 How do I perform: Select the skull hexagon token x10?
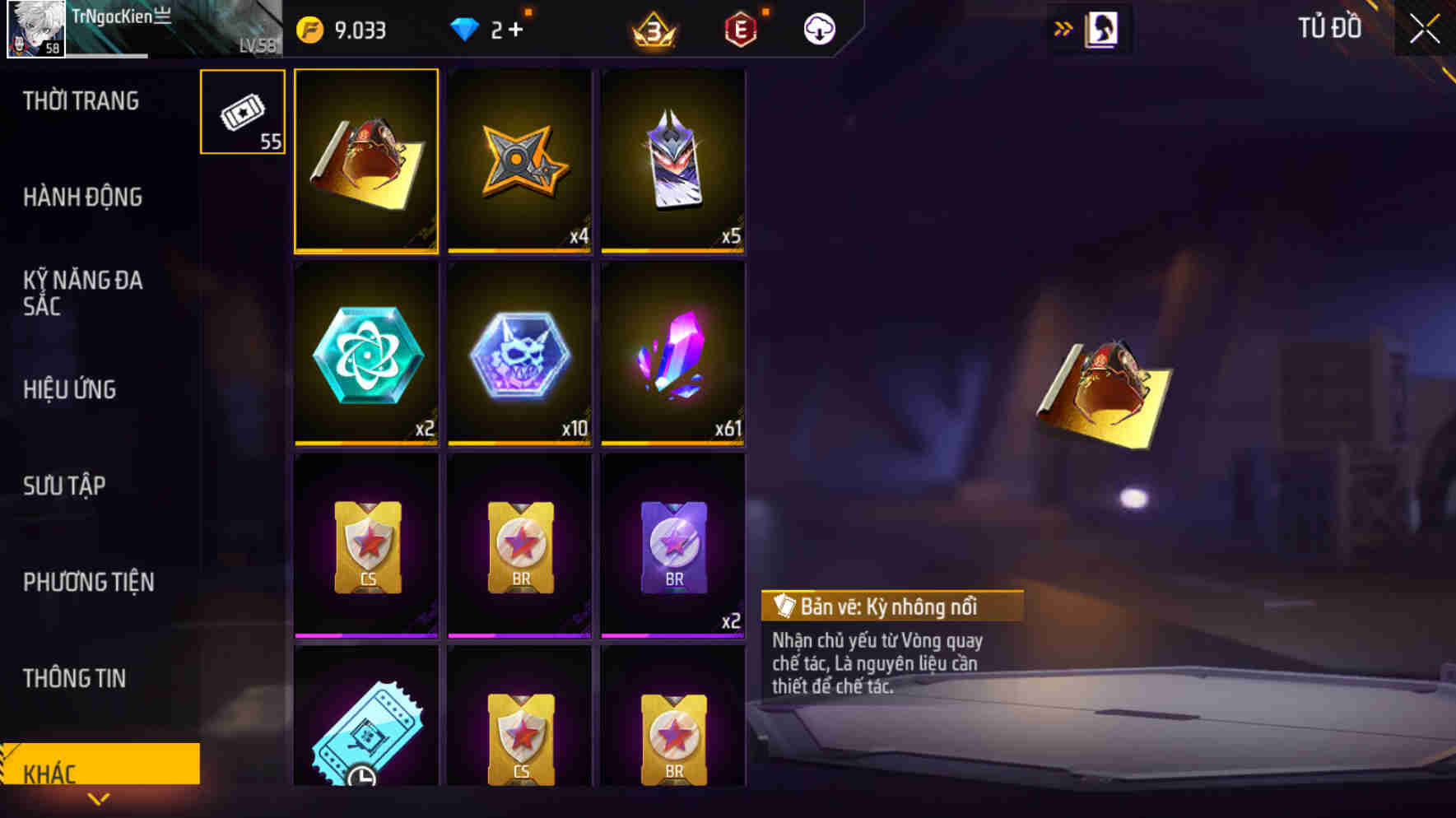(519, 357)
